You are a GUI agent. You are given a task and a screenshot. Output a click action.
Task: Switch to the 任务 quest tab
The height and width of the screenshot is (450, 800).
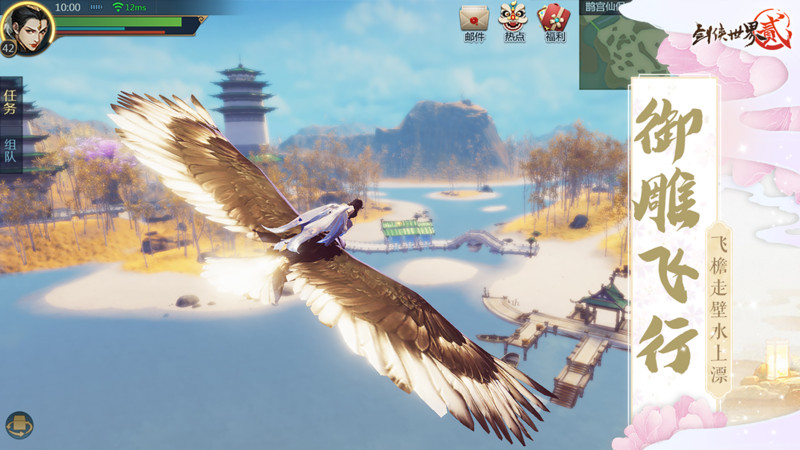(10, 102)
